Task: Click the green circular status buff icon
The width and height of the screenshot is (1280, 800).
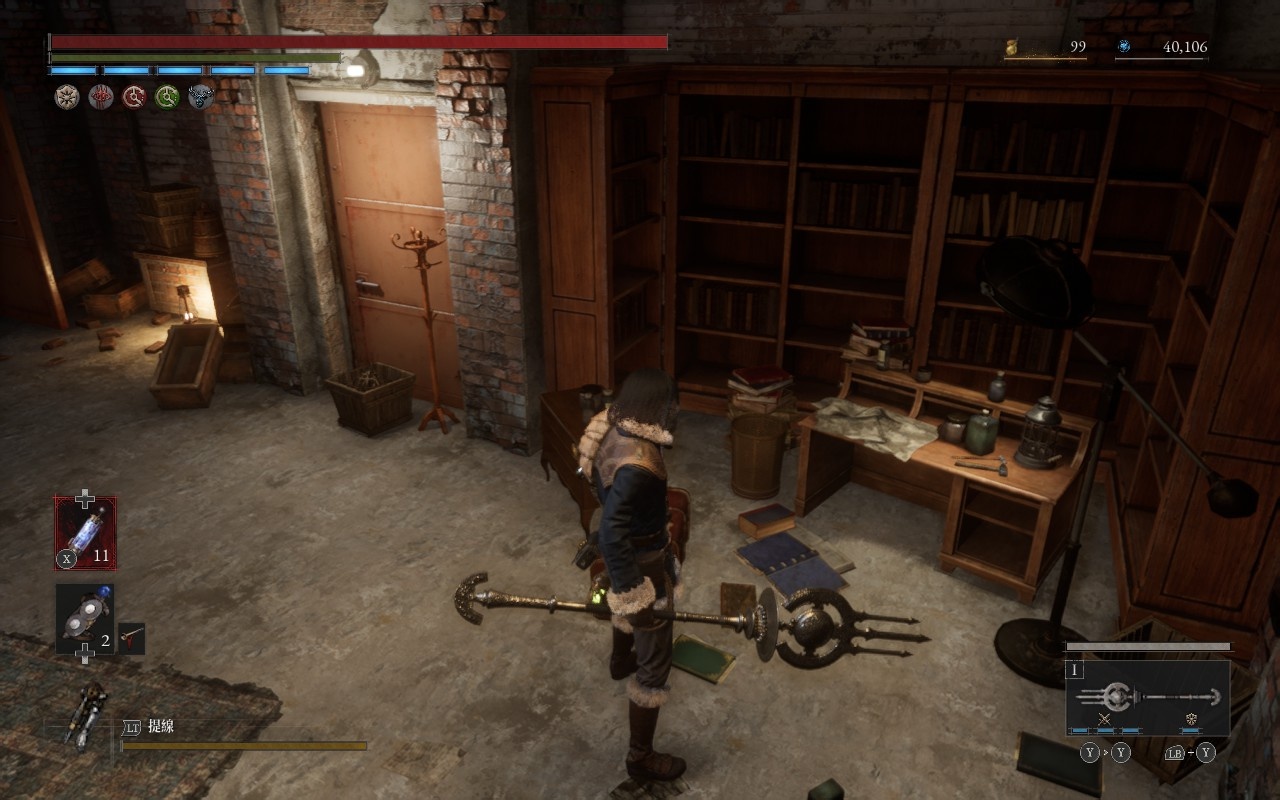Action: tap(167, 97)
